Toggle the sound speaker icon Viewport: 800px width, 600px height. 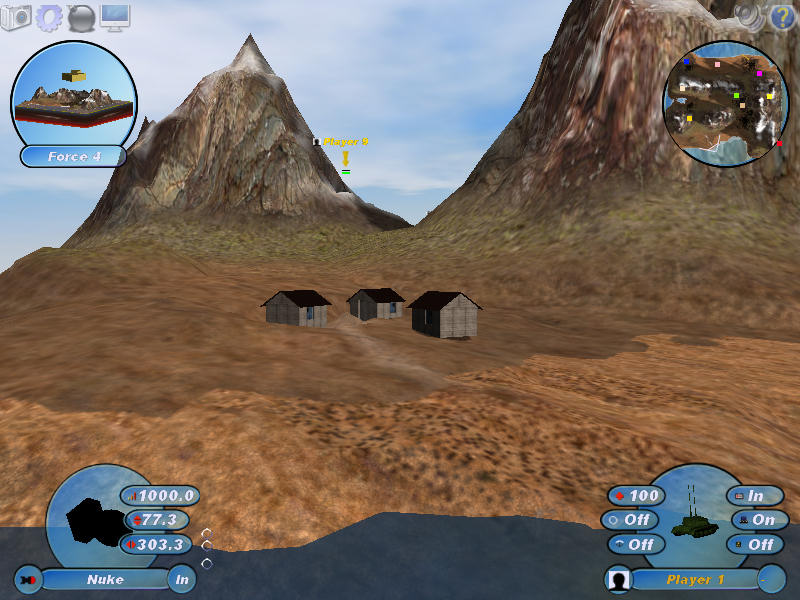pos(748,15)
